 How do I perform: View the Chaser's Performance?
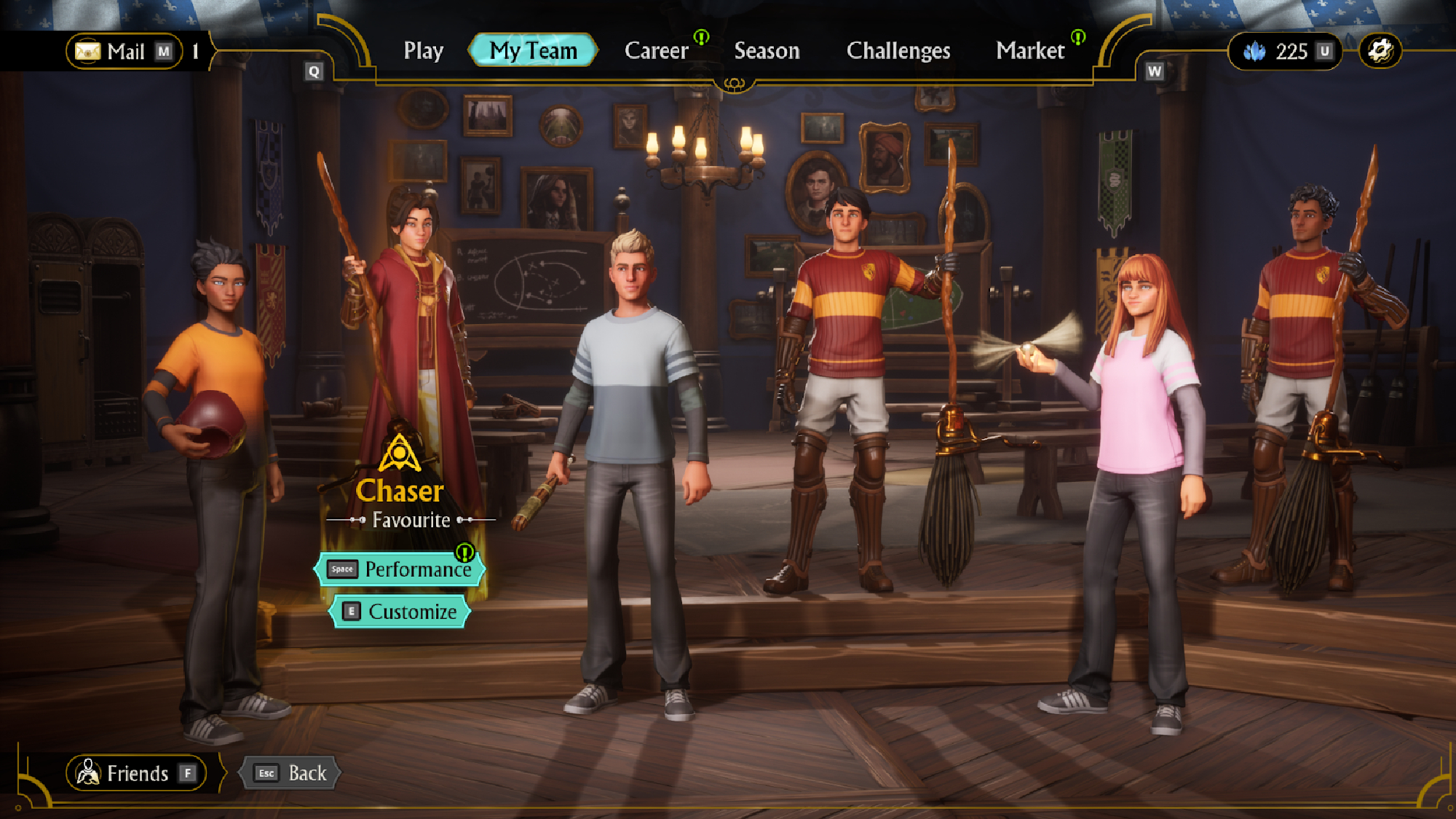pos(400,569)
